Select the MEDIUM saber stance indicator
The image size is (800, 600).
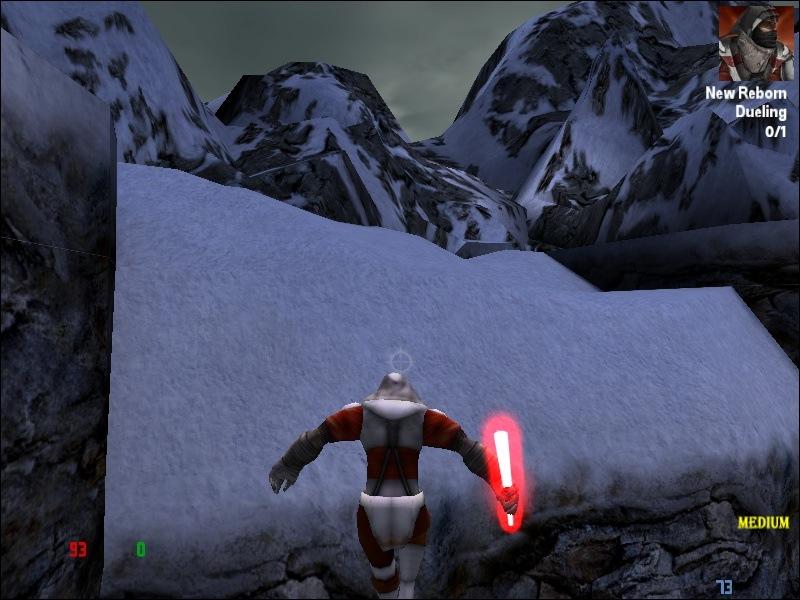[x=763, y=522]
